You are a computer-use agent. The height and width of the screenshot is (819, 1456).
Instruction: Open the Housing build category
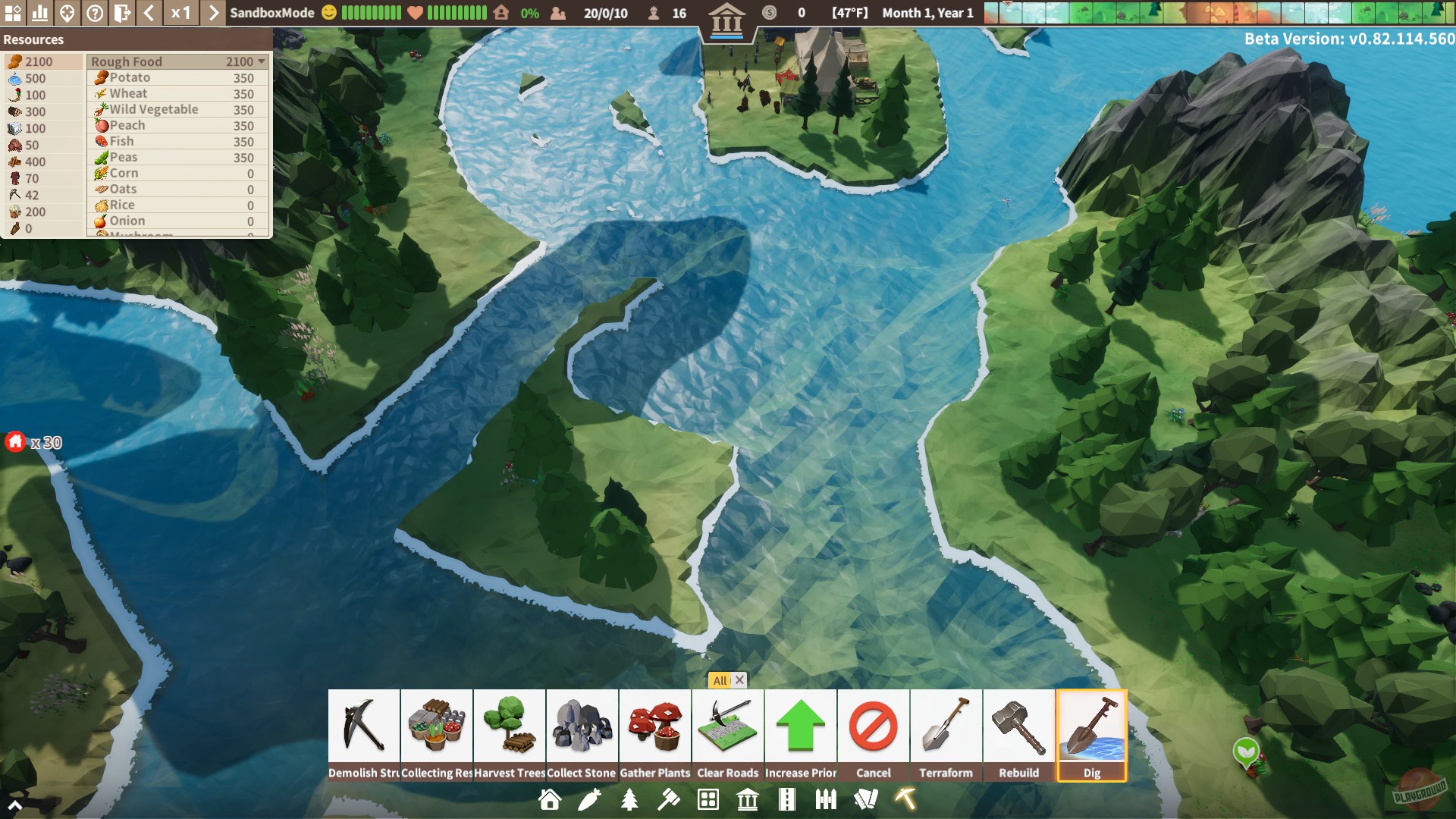point(551,799)
